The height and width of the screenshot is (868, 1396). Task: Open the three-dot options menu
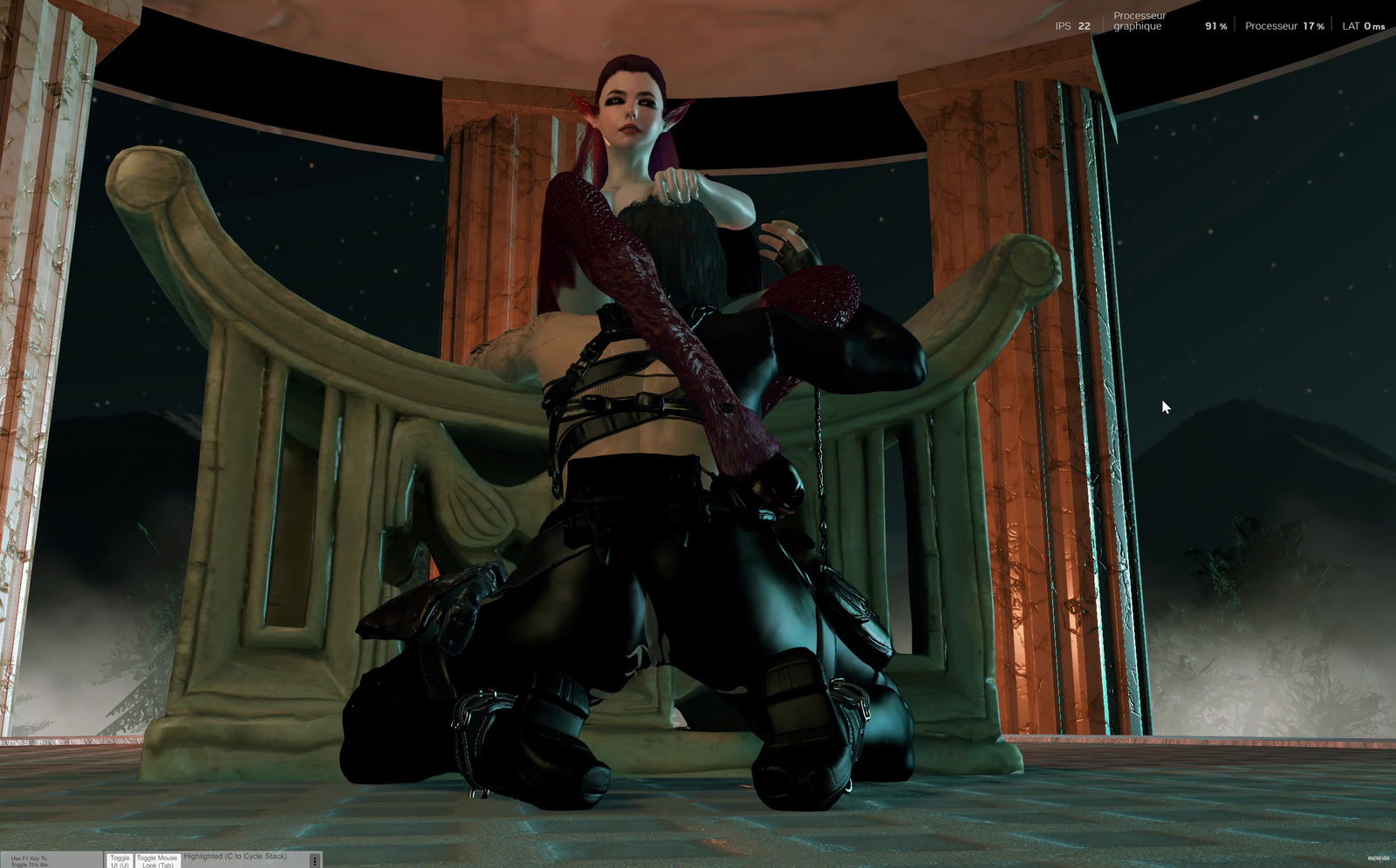[315, 861]
